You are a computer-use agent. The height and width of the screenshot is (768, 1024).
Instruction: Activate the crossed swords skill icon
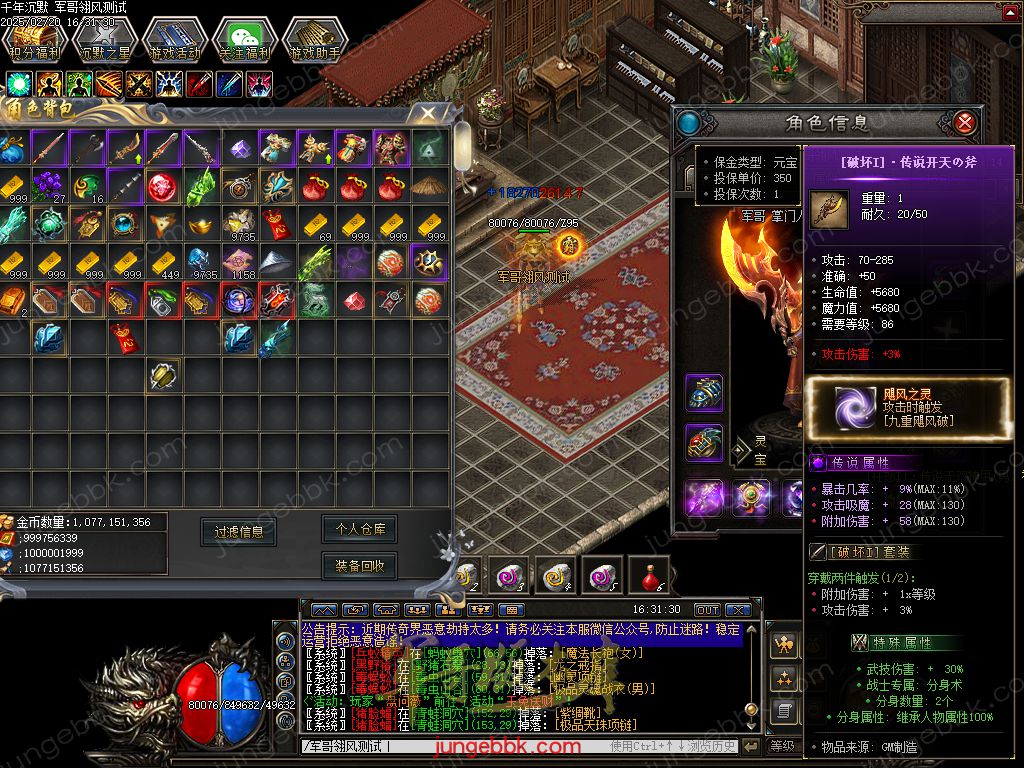point(138,83)
